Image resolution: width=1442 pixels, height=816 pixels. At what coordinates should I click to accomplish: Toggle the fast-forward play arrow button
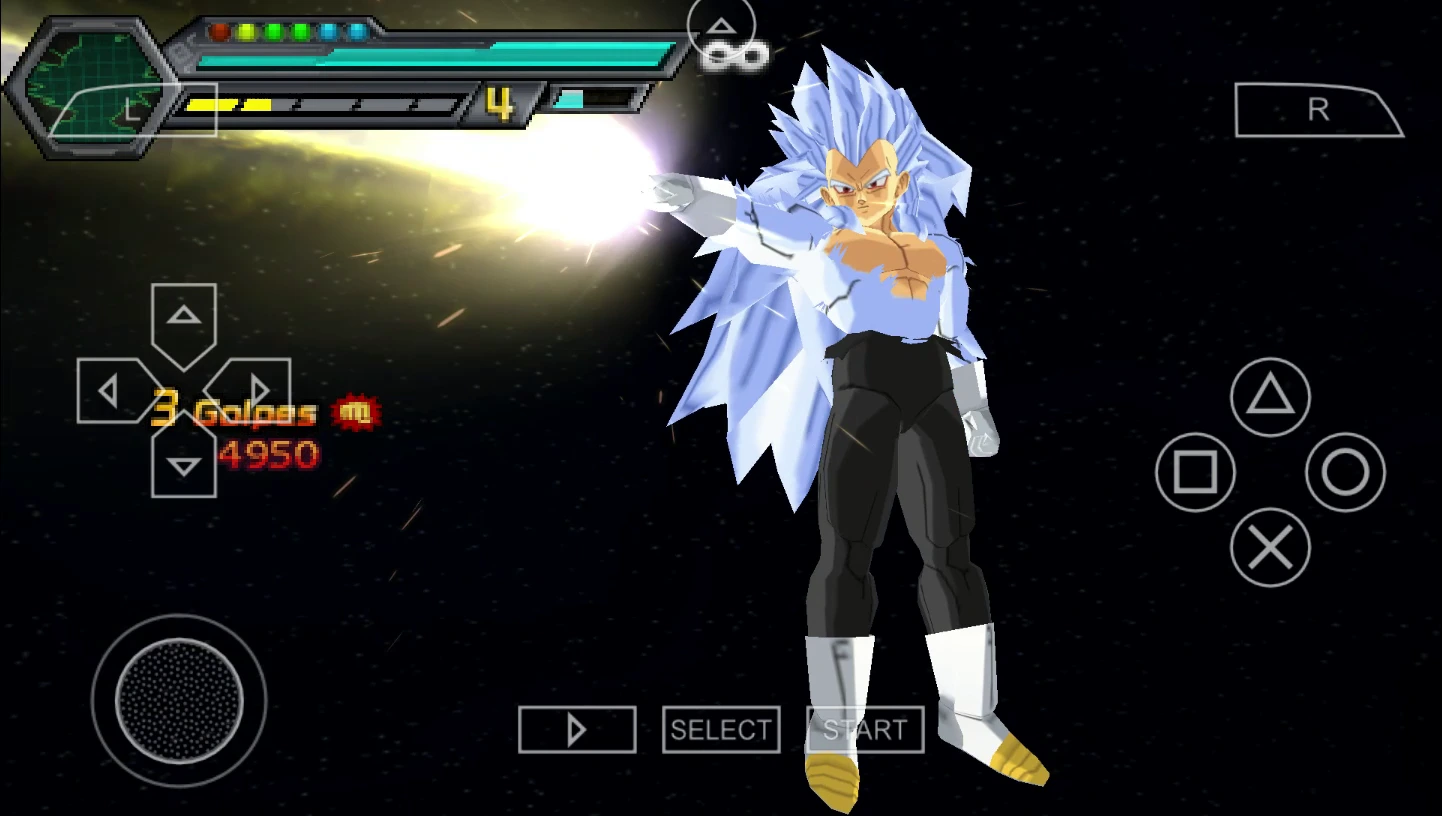coord(577,730)
